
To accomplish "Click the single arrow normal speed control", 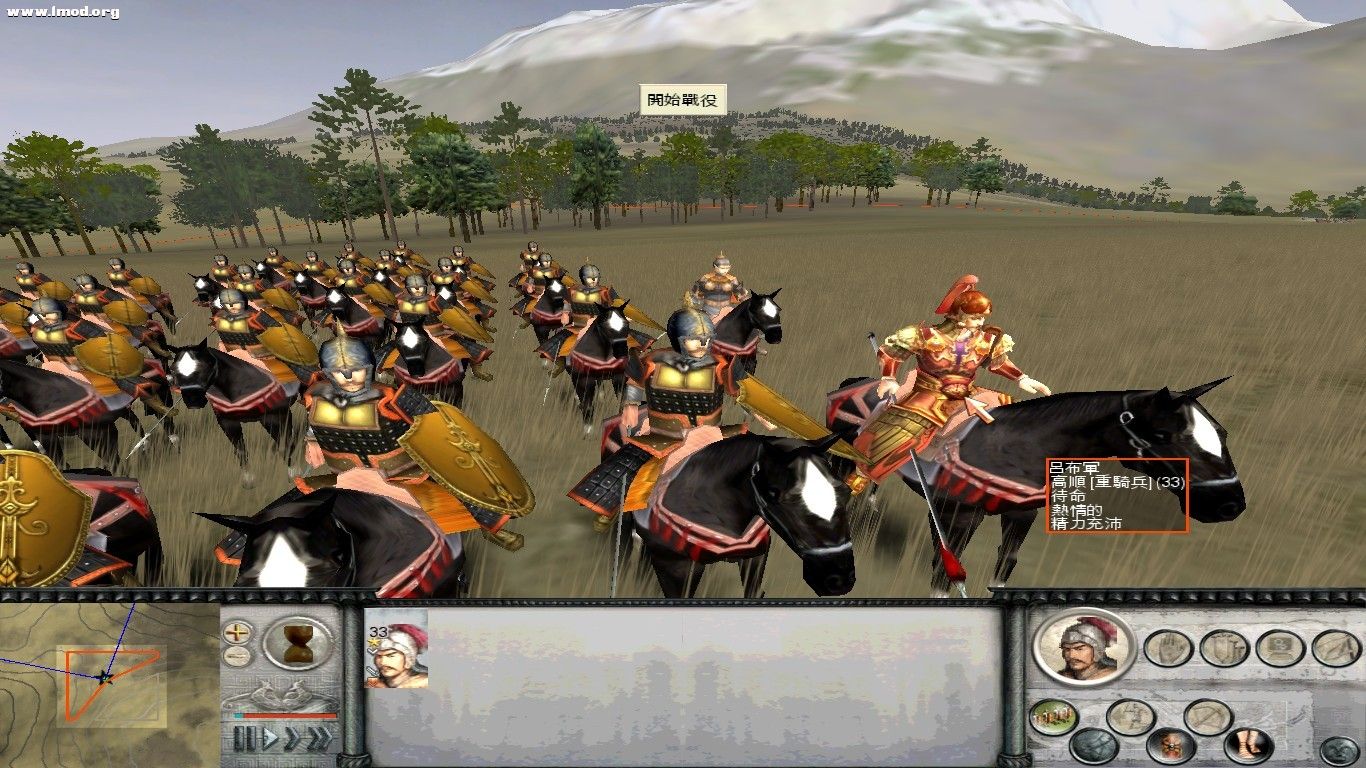I will pos(271,736).
